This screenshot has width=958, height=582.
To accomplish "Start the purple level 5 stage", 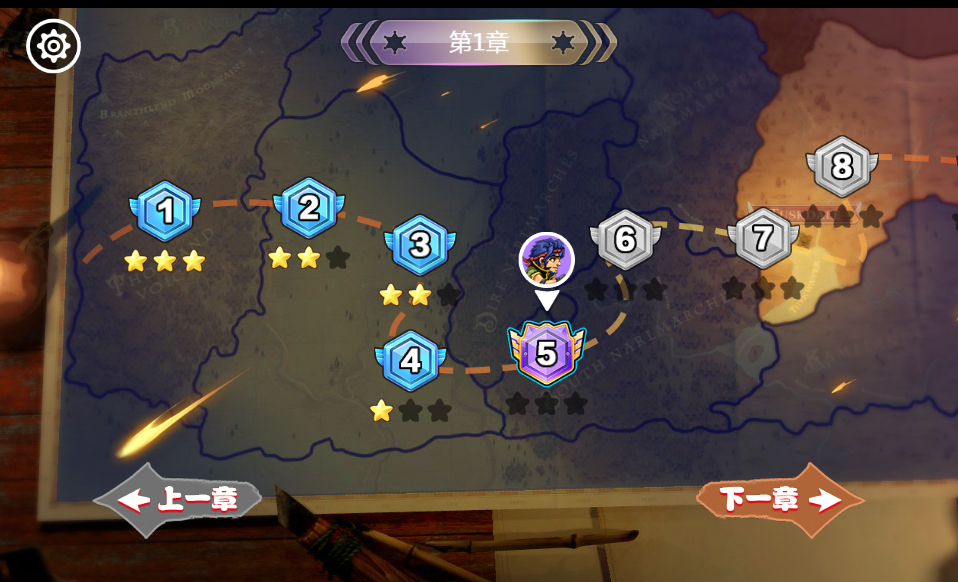I will [546, 353].
